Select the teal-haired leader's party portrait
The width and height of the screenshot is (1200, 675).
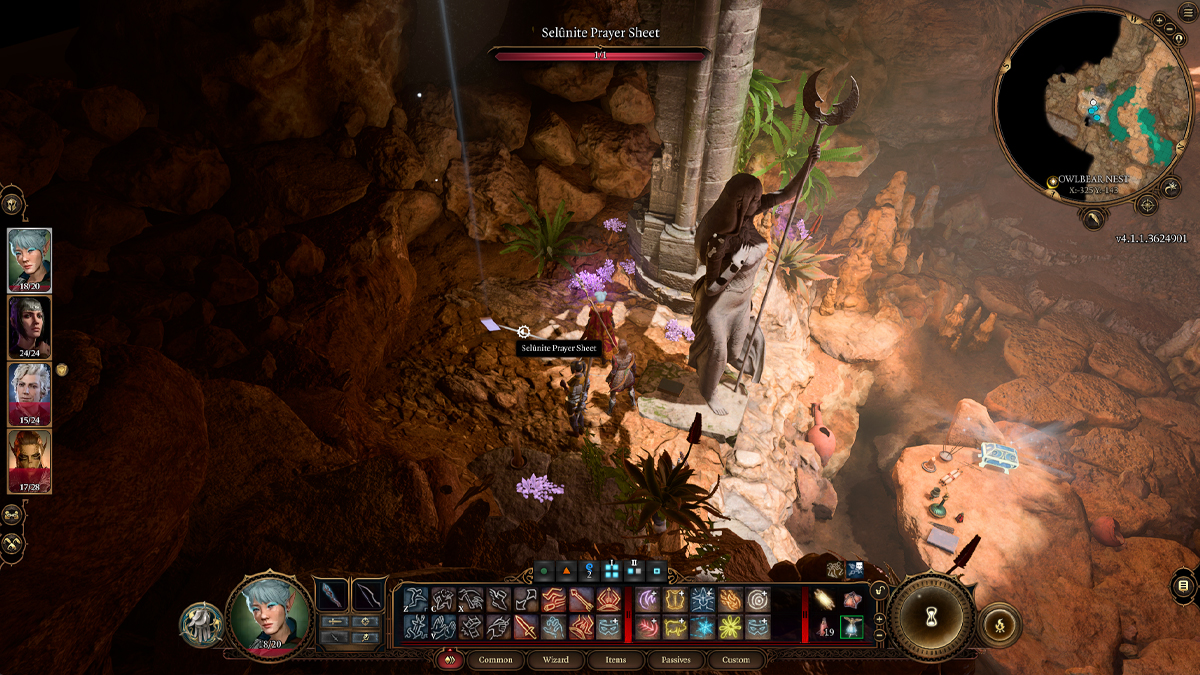coord(30,259)
